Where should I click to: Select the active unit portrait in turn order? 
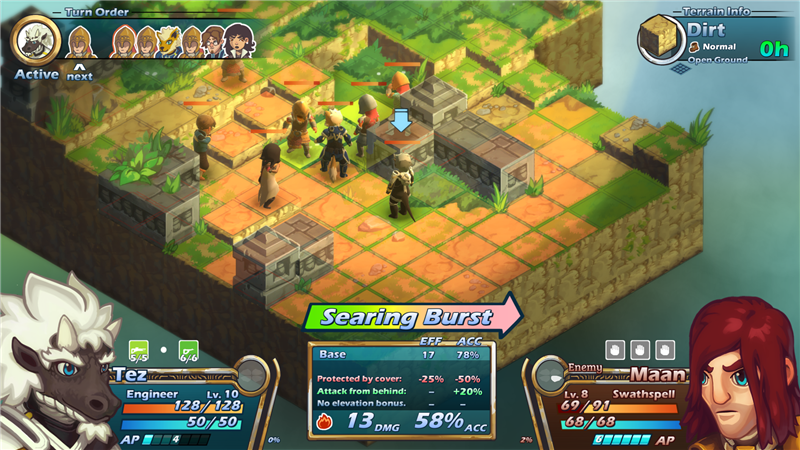tap(36, 41)
